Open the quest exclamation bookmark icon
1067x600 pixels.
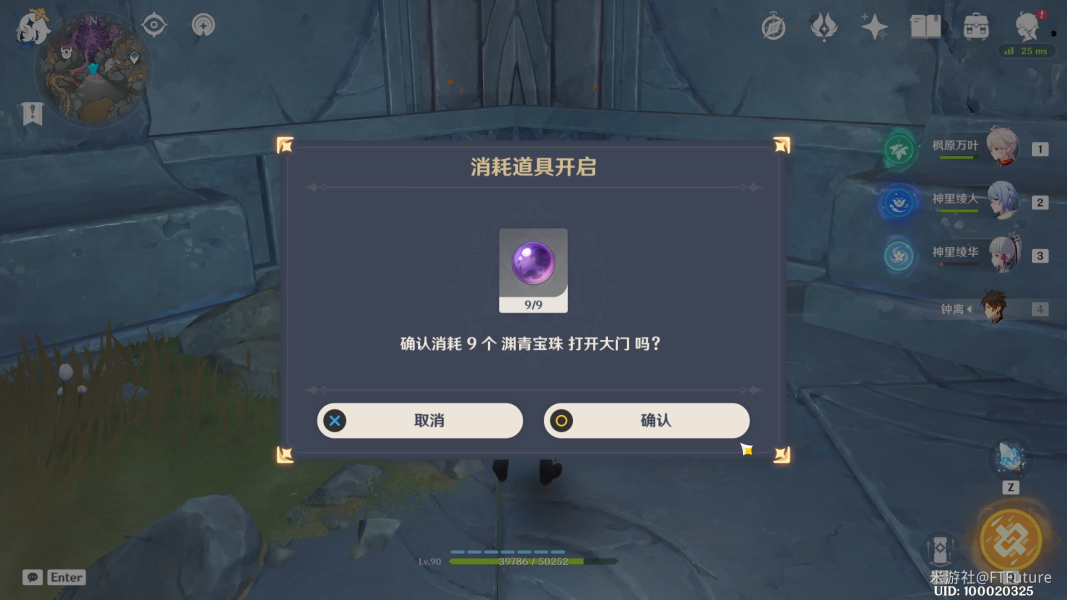[x=33, y=114]
